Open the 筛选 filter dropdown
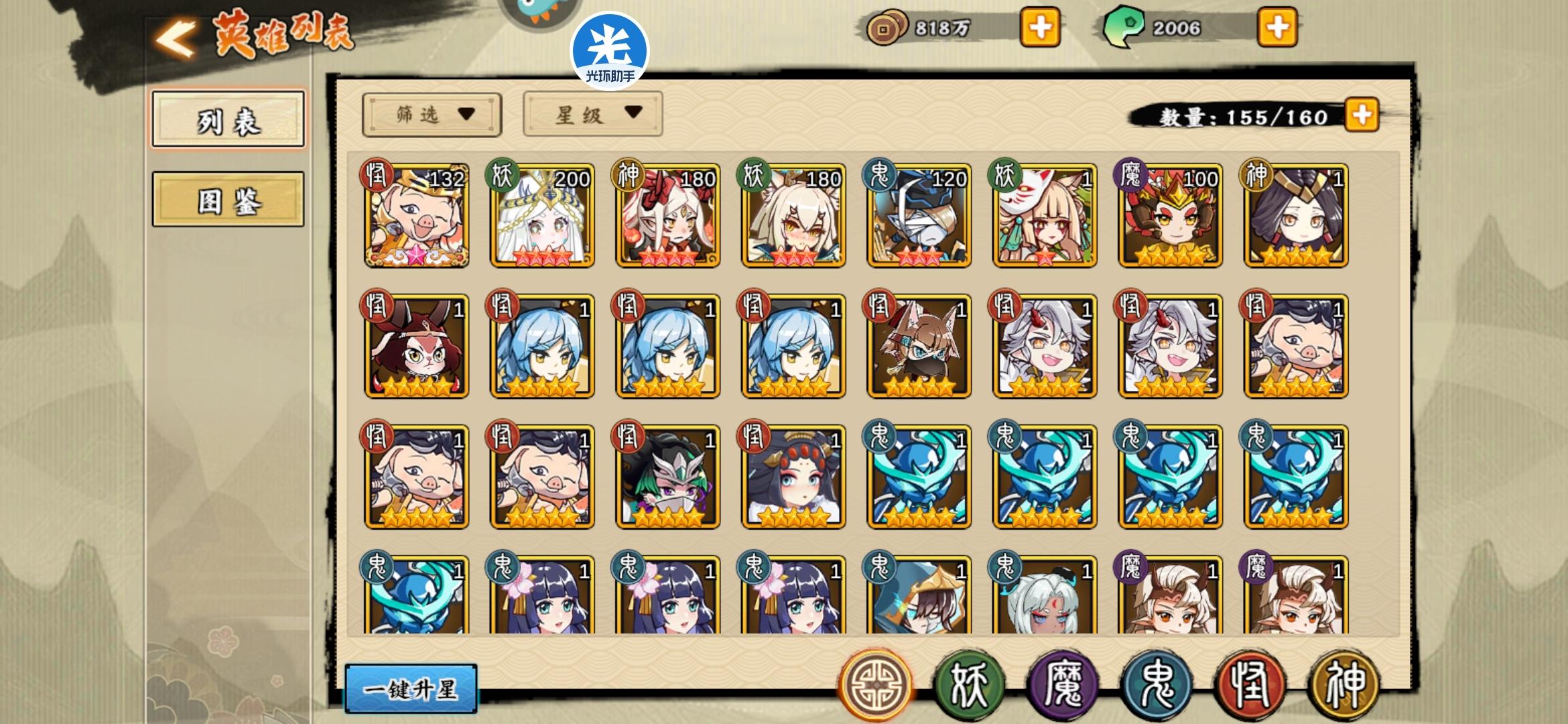The height and width of the screenshot is (724, 1568). coord(430,114)
